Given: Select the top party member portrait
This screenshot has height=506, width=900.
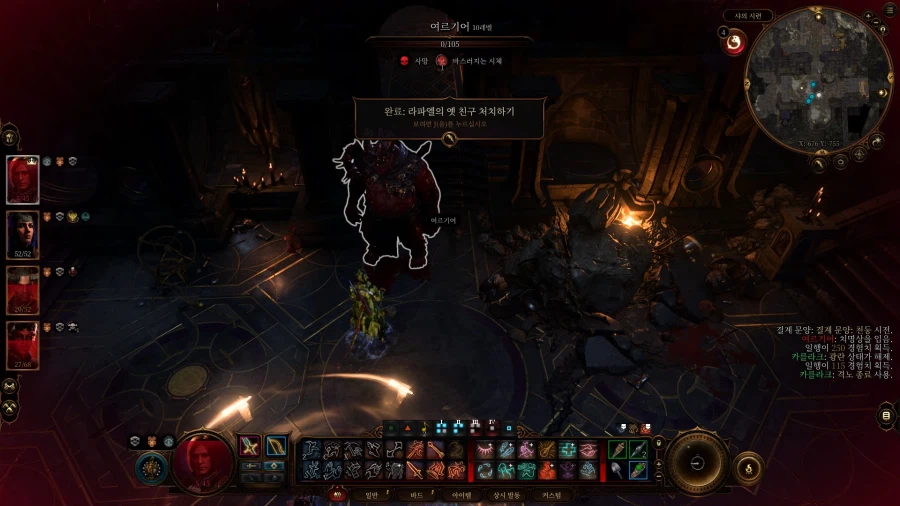Looking at the screenshot, I should (x=22, y=180).
